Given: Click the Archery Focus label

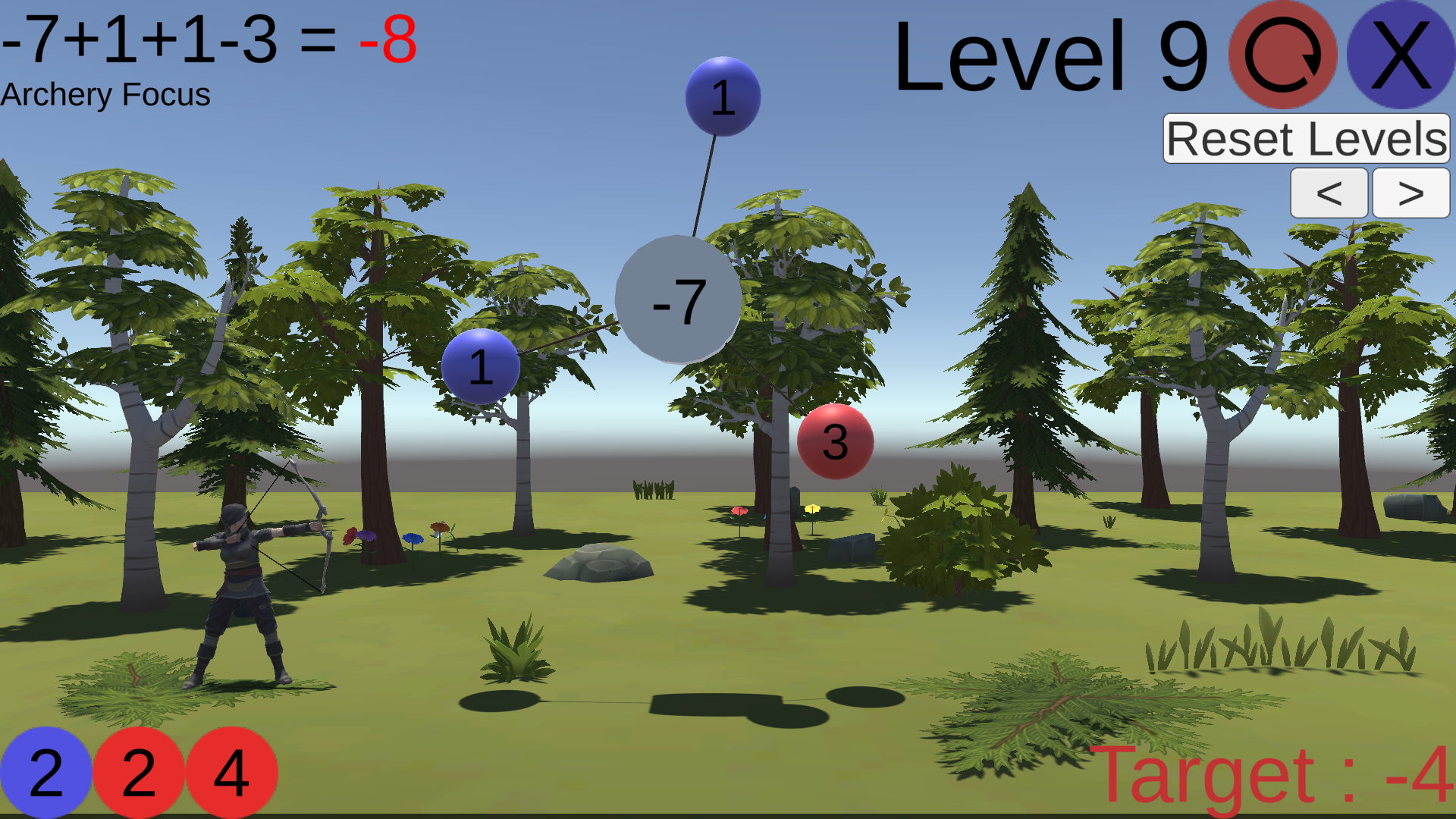Looking at the screenshot, I should (106, 95).
